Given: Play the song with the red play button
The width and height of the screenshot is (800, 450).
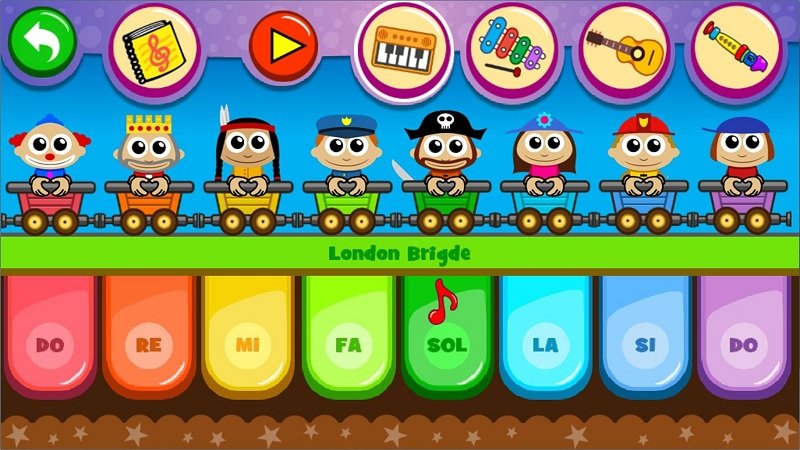Looking at the screenshot, I should [283, 46].
